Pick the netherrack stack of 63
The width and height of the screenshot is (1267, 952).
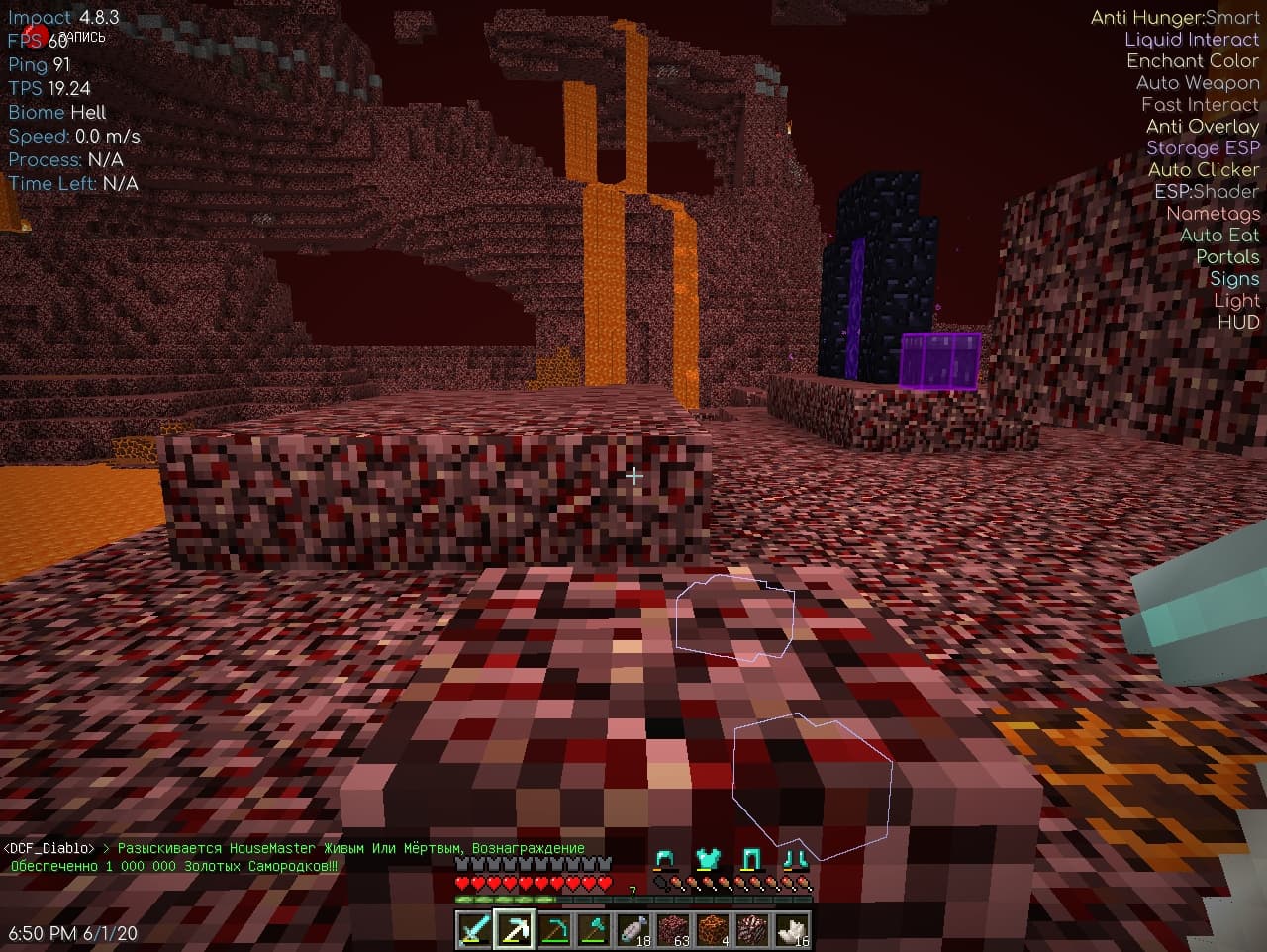673,930
